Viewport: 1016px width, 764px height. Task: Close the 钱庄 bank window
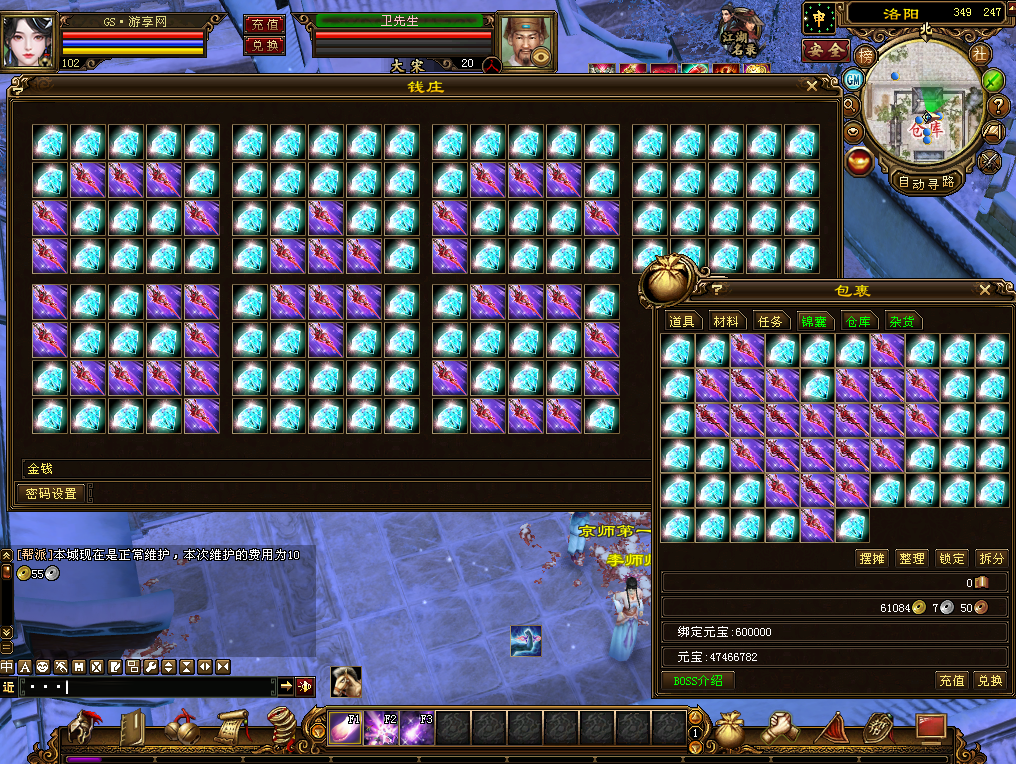click(x=812, y=87)
